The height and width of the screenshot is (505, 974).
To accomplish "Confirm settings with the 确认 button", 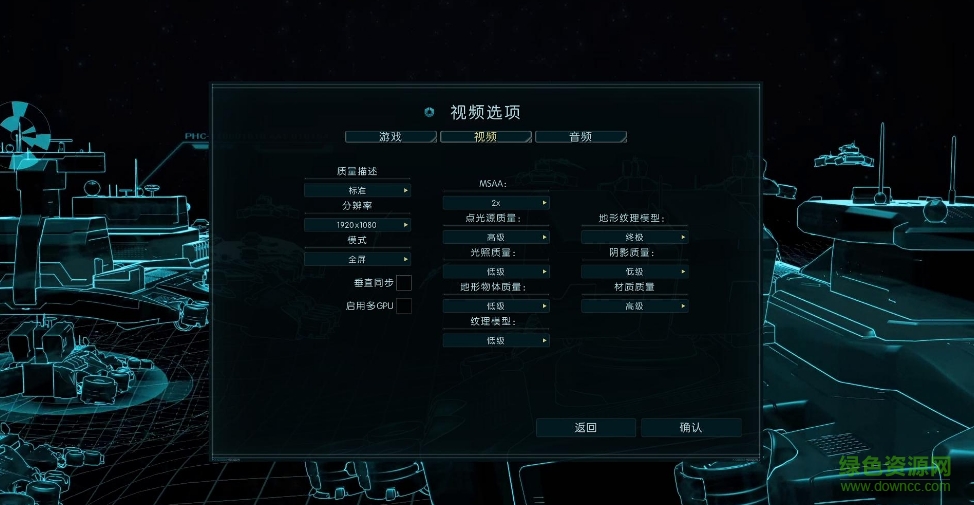I will pos(691,428).
